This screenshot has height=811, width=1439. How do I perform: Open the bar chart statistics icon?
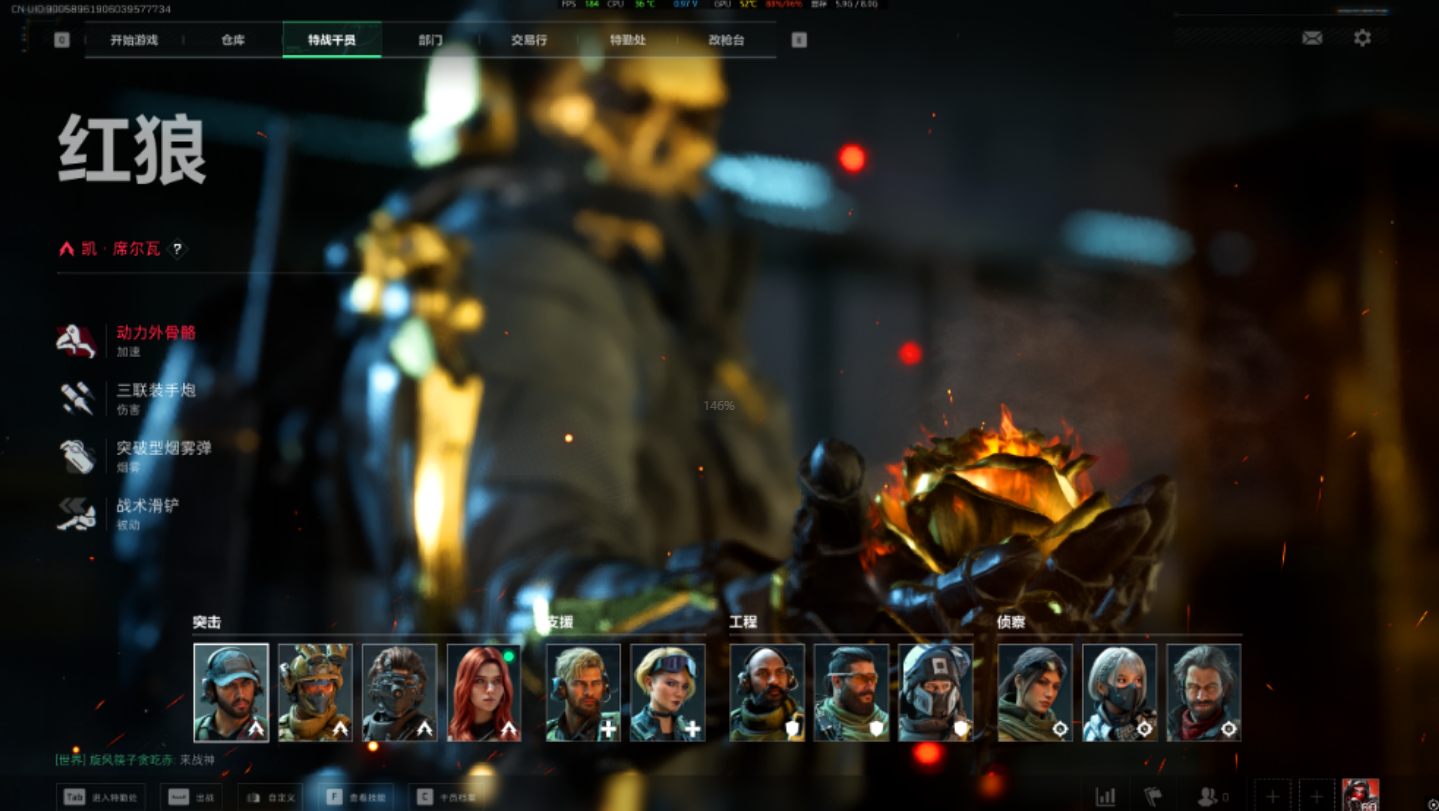[1105, 796]
